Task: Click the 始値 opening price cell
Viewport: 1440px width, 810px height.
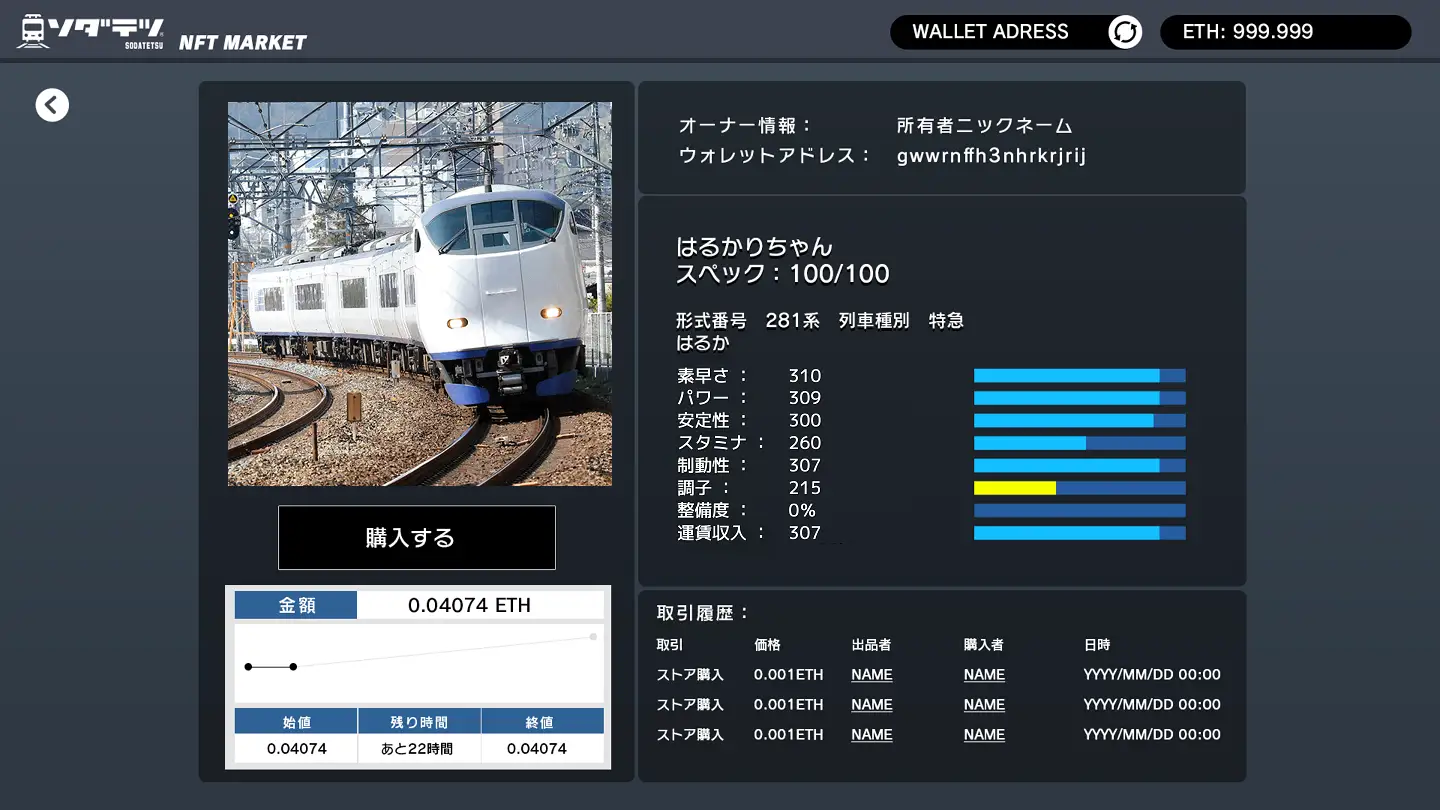Action: [x=295, y=720]
